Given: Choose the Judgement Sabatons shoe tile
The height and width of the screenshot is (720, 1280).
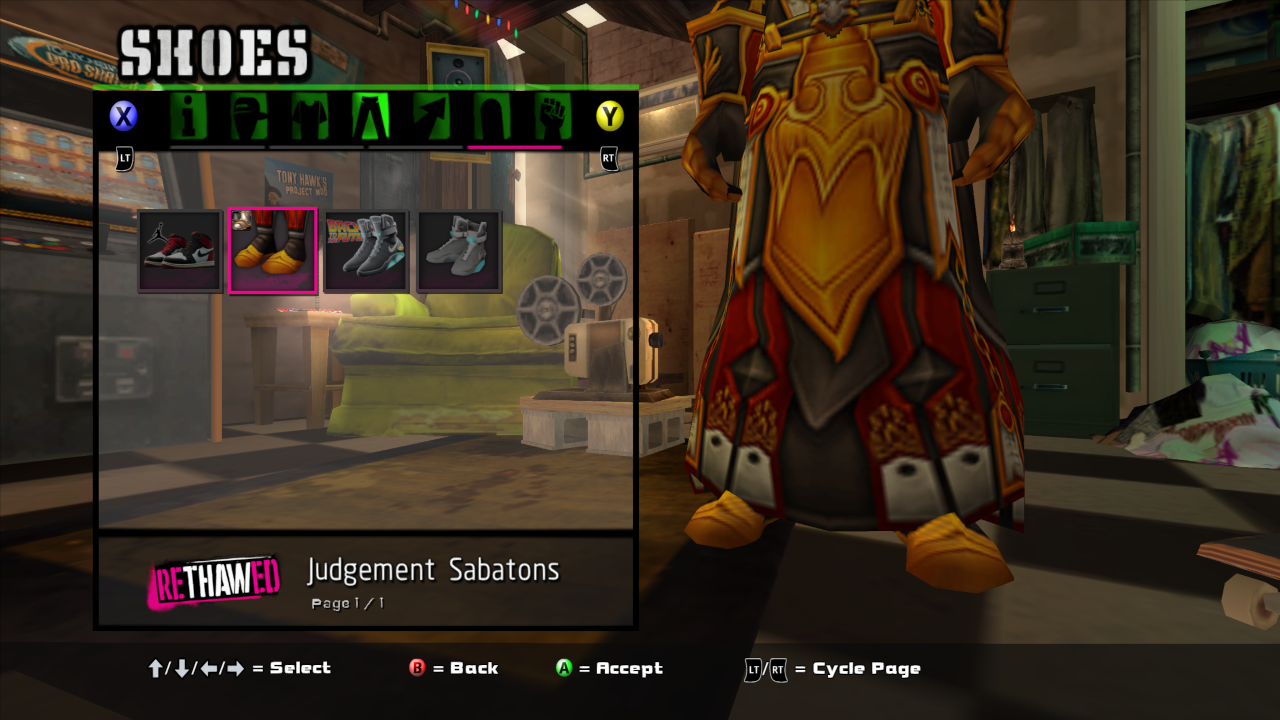Looking at the screenshot, I should [x=273, y=251].
